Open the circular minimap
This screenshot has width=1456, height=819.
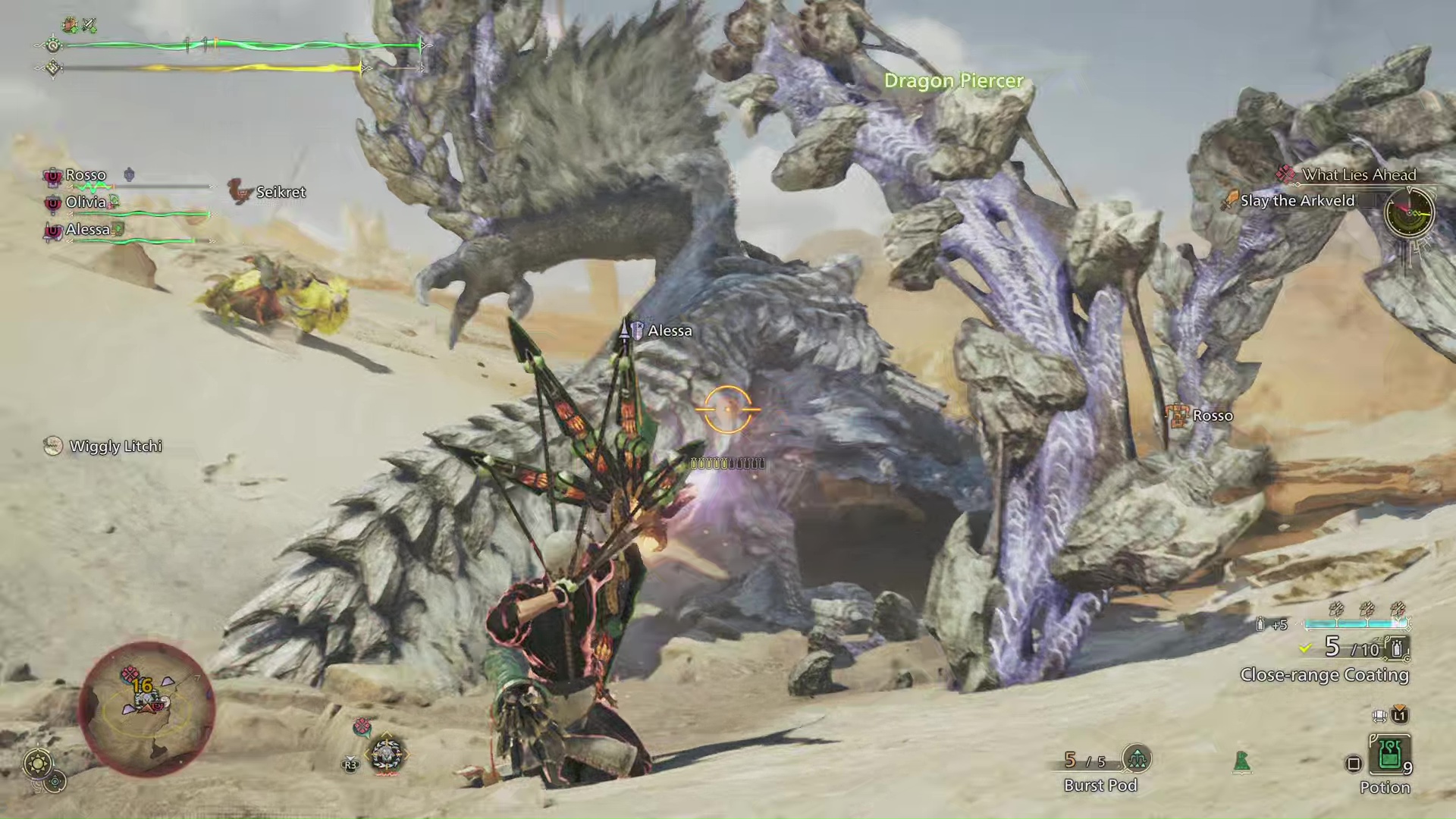pos(147,708)
